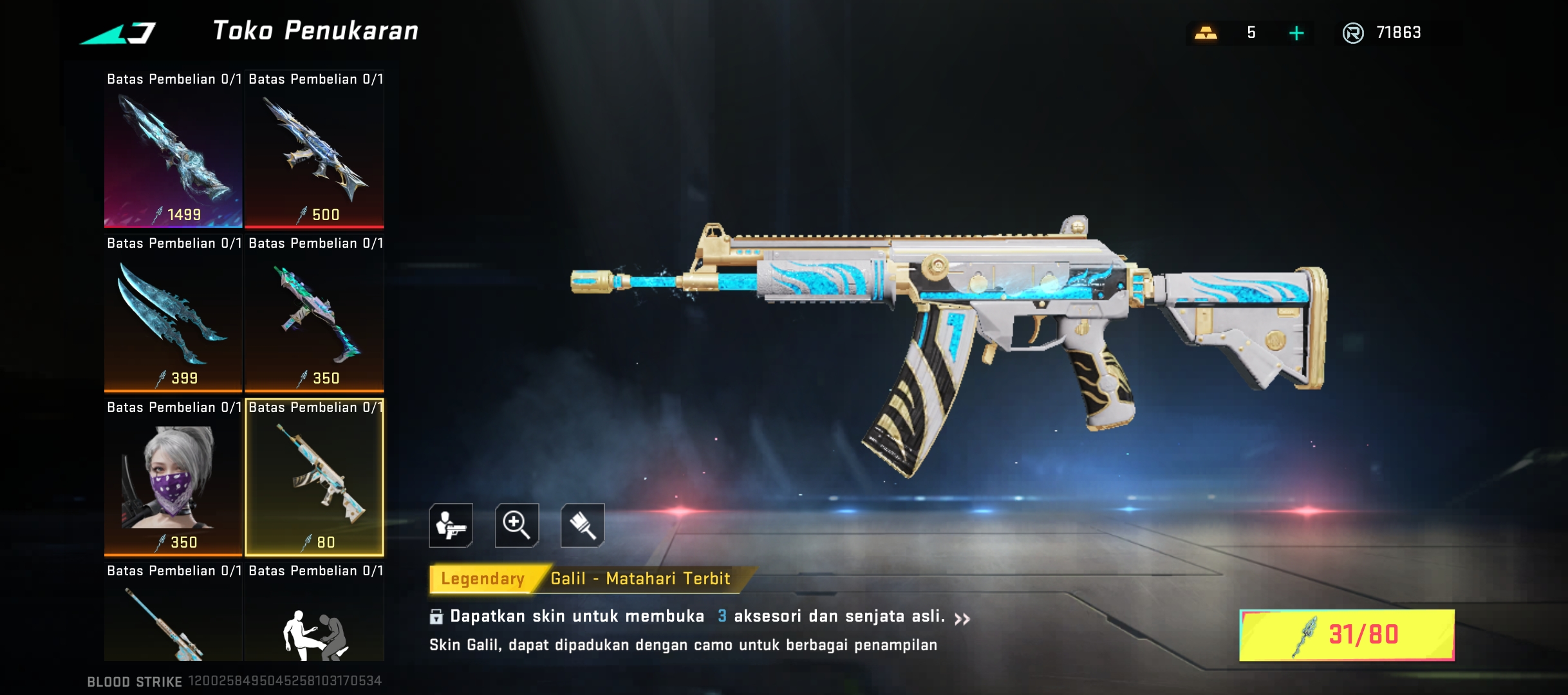Open the kicking emote item tile
The width and height of the screenshot is (1568, 695).
315,621
